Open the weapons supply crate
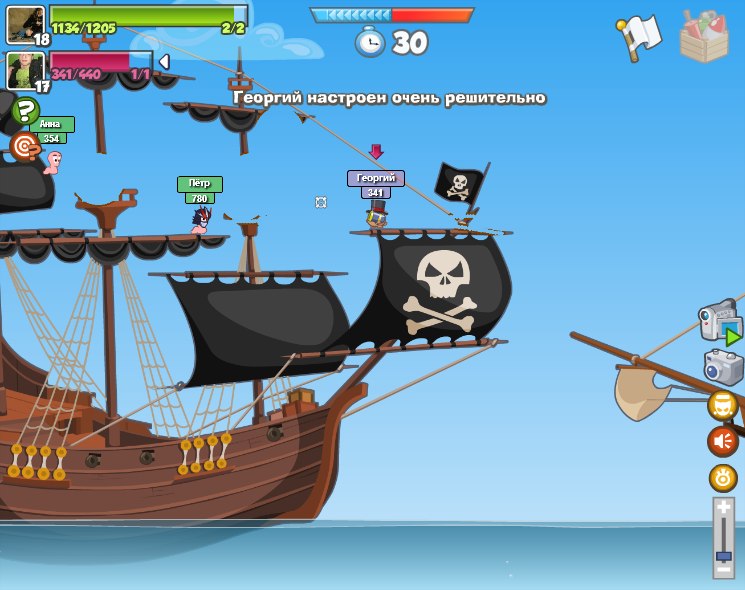 click(x=703, y=37)
